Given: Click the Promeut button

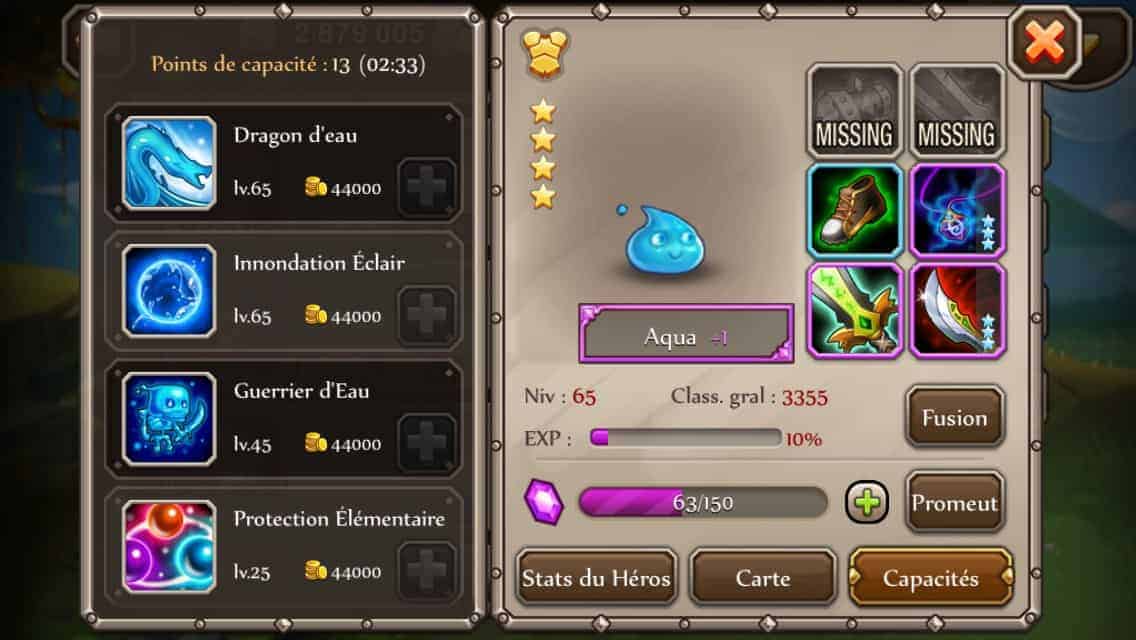Looking at the screenshot, I should 954,502.
